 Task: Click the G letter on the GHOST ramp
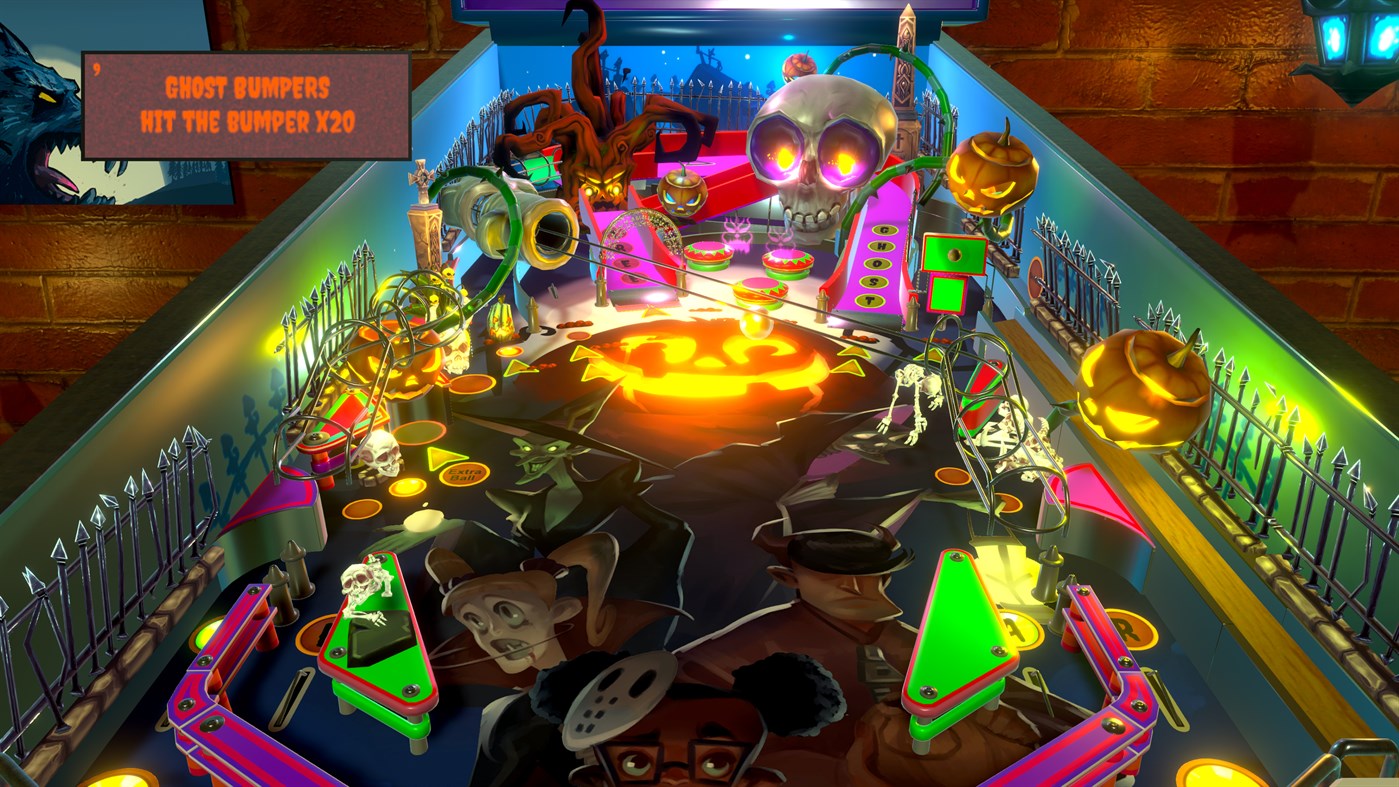tap(883, 228)
